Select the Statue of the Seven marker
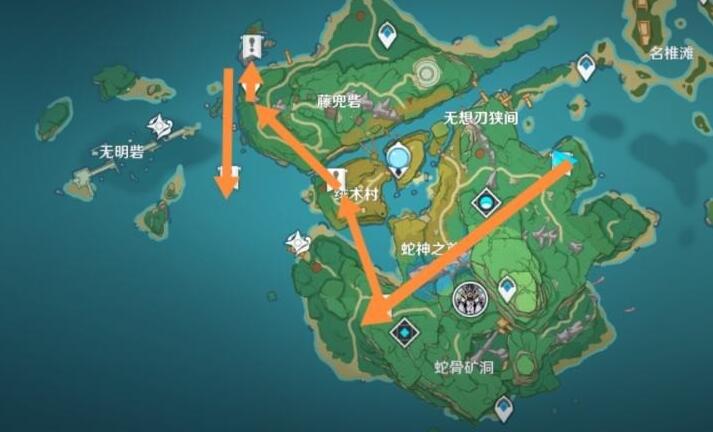713x432 pixels. 400,158
